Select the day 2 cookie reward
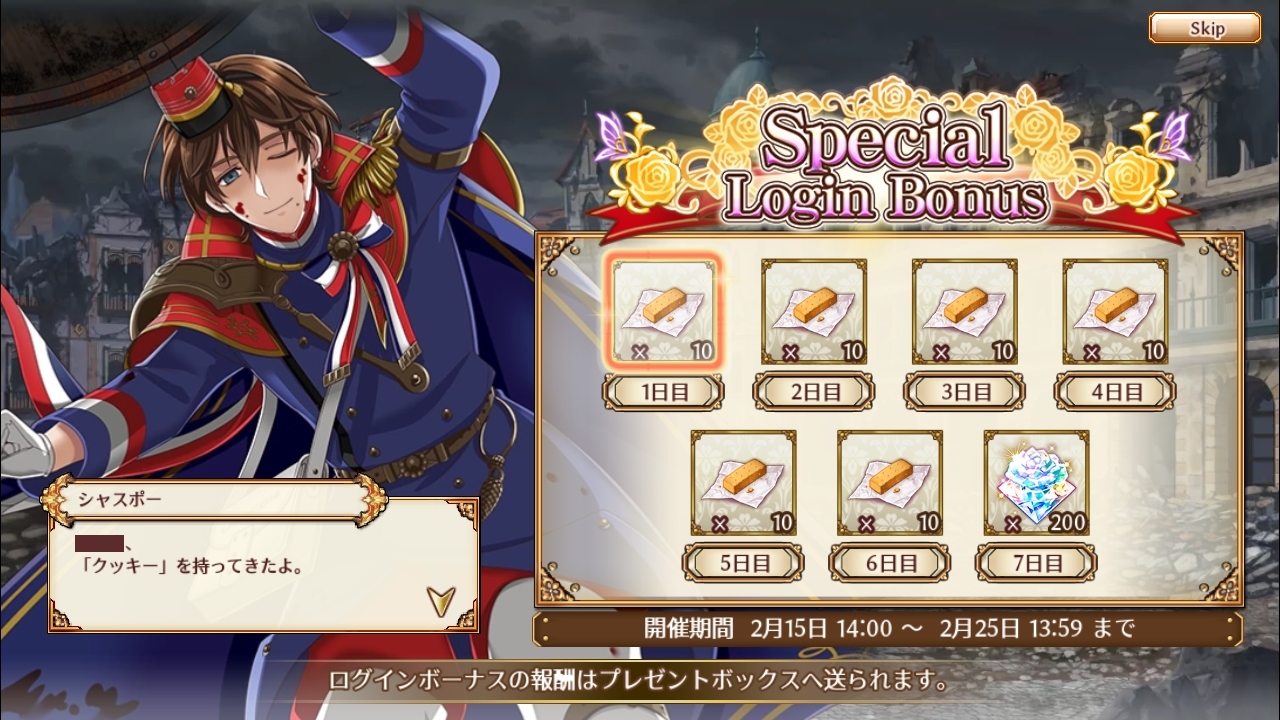The width and height of the screenshot is (1280, 720). click(x=814, y=312)
